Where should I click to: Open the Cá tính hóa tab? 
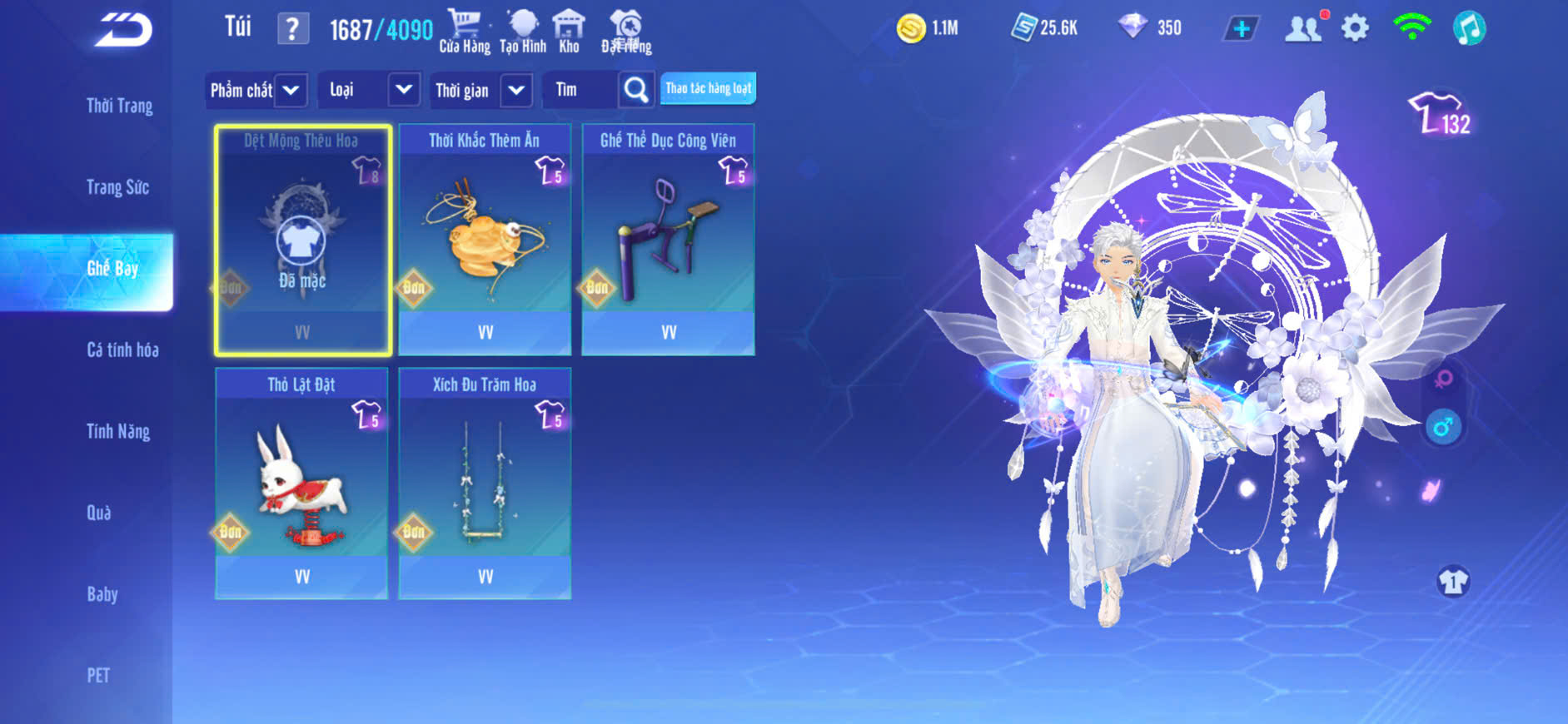(122, 350)
